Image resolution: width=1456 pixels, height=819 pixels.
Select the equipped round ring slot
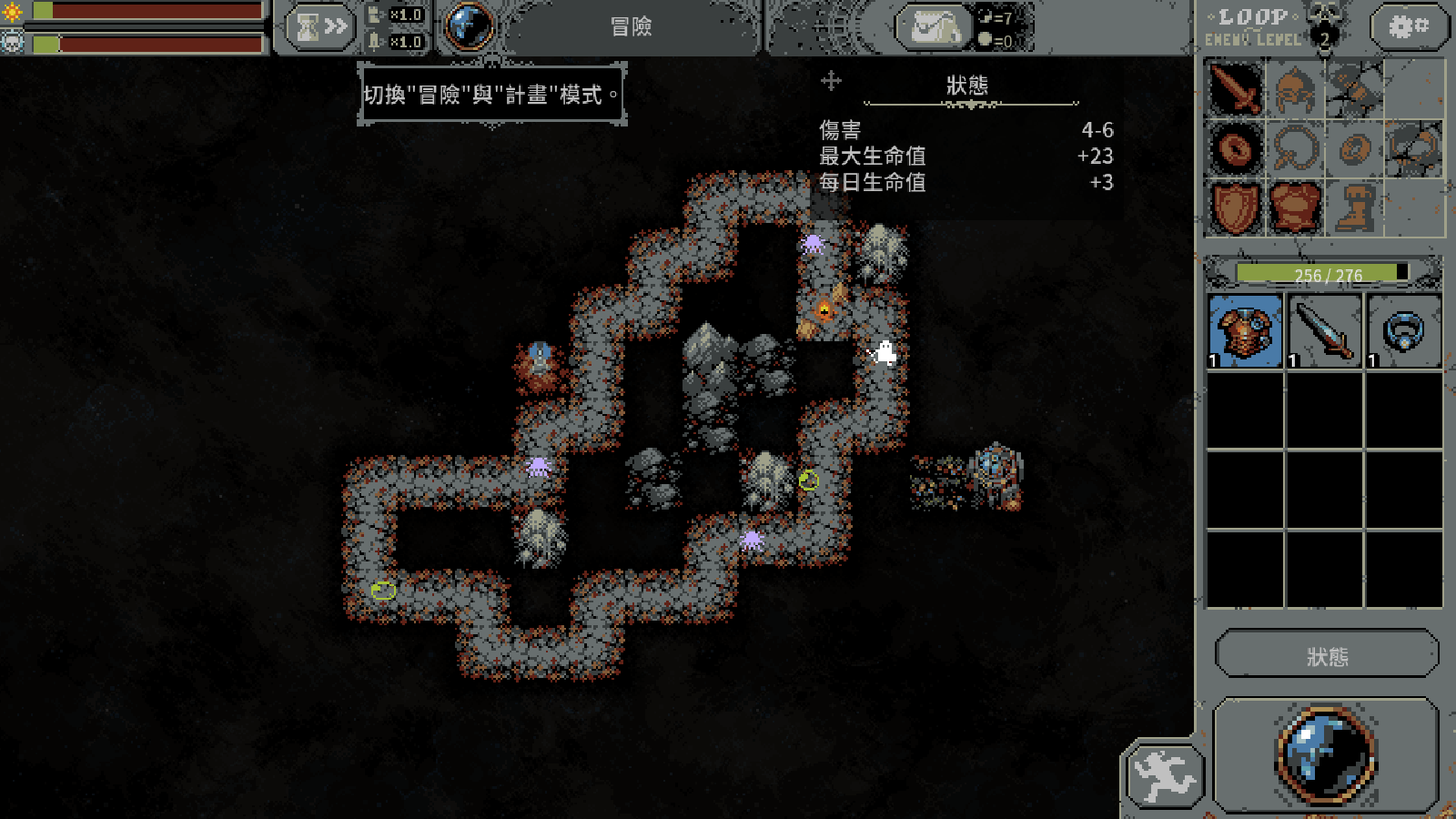(x=1235, y=148)
